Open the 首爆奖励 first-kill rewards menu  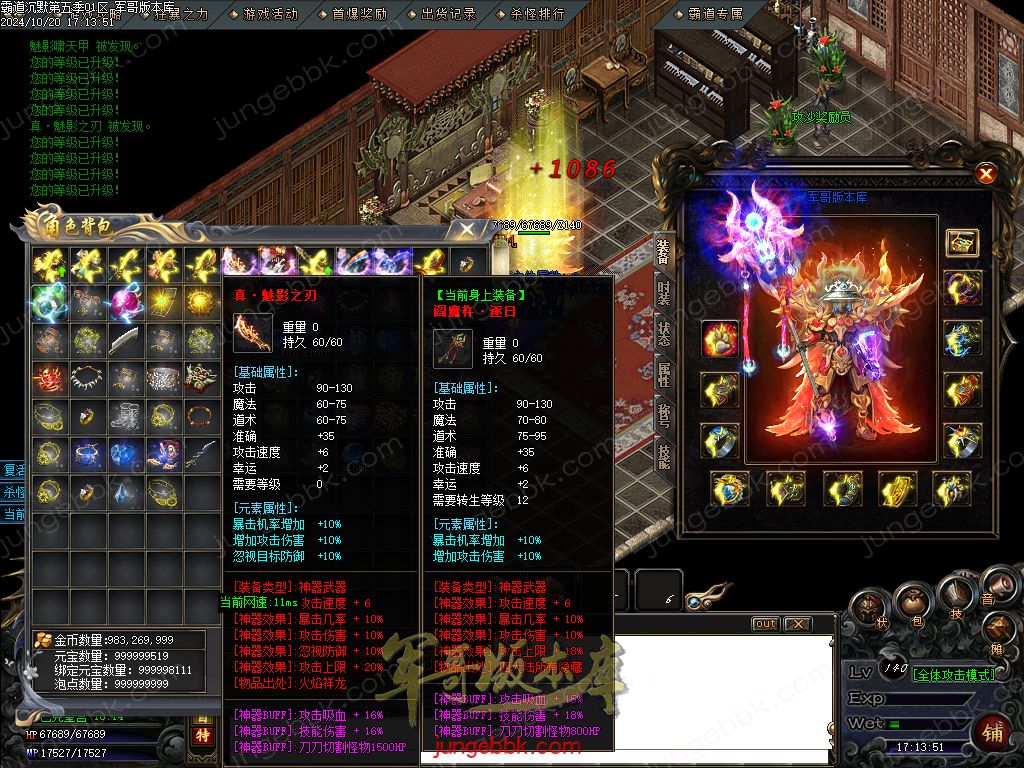pos(360,14)
